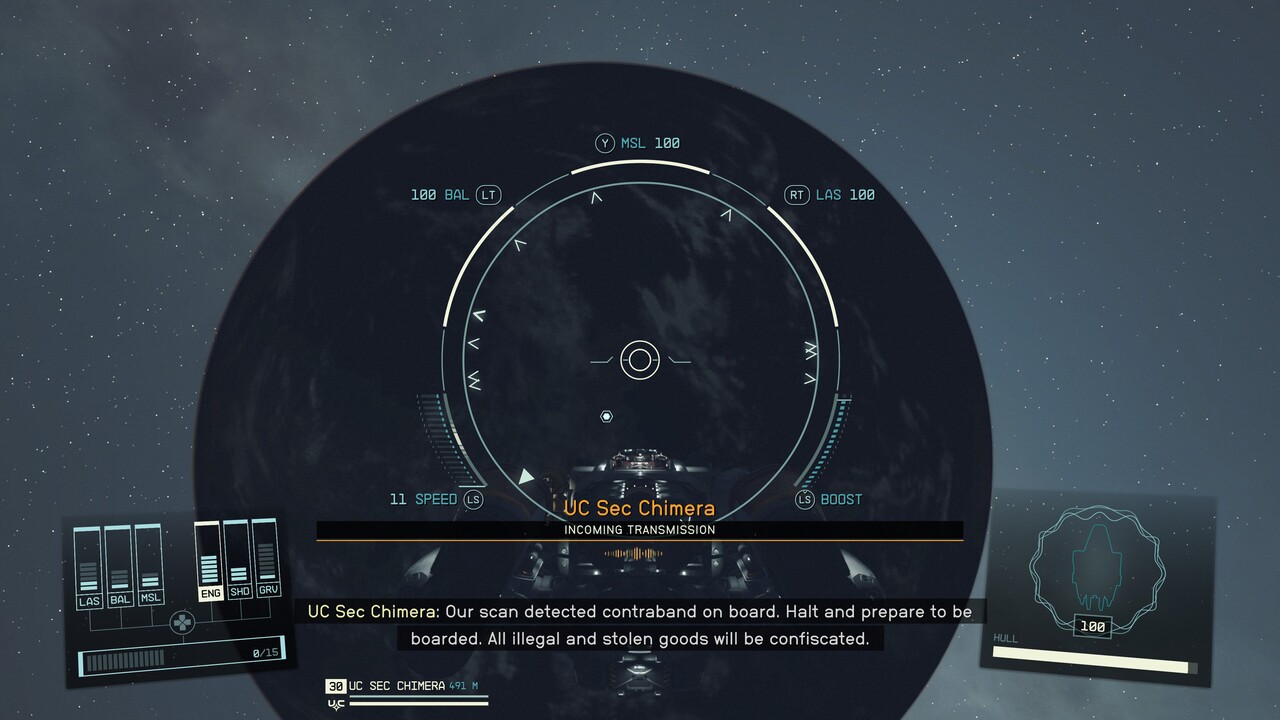This screenshot has width=1280, height=720.
Task: Pick the SHD shield power column
Action: point(238,560)
